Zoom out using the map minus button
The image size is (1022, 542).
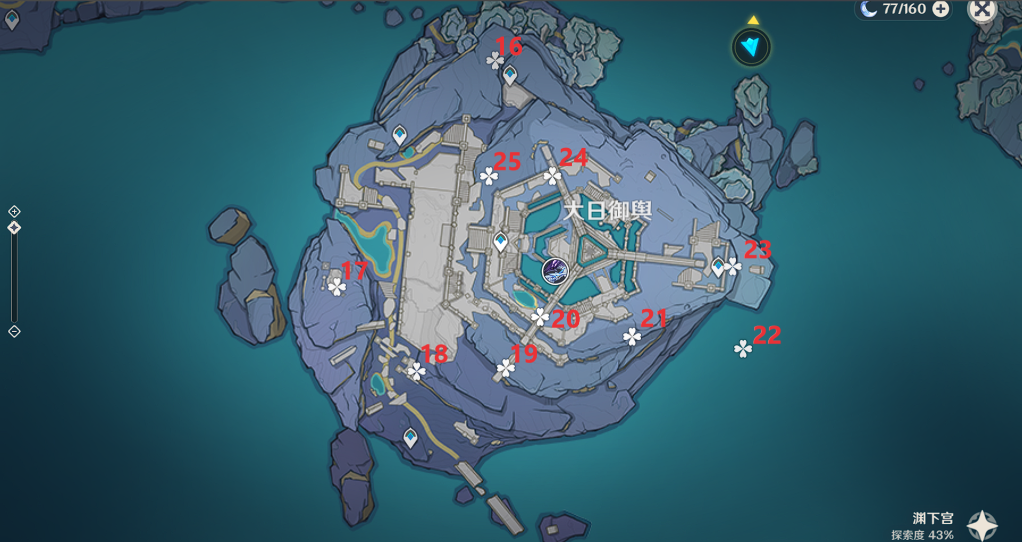coord(14,331)
